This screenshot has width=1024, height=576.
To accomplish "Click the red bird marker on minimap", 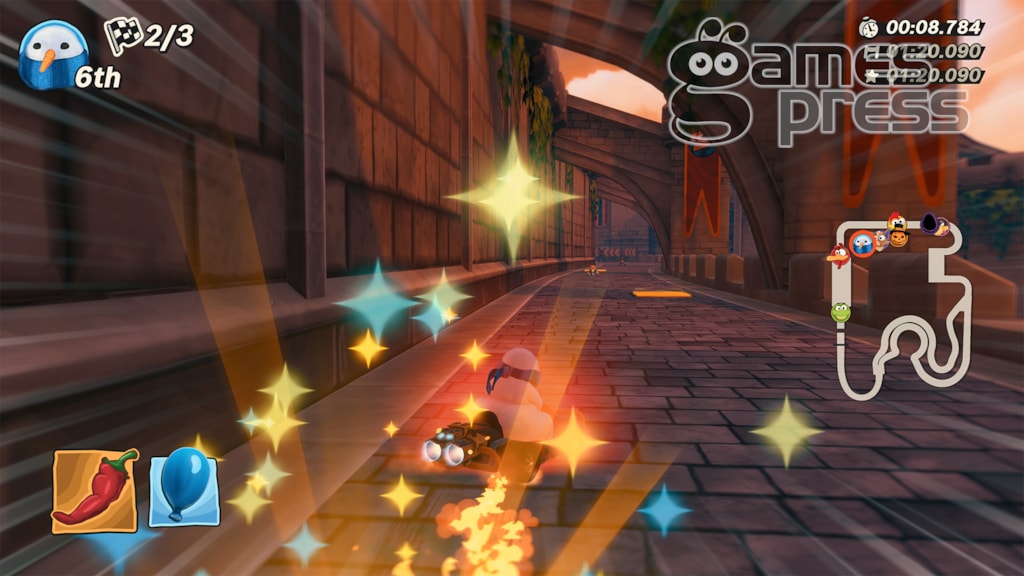I will pyautogui.click(x=838, y=256).
